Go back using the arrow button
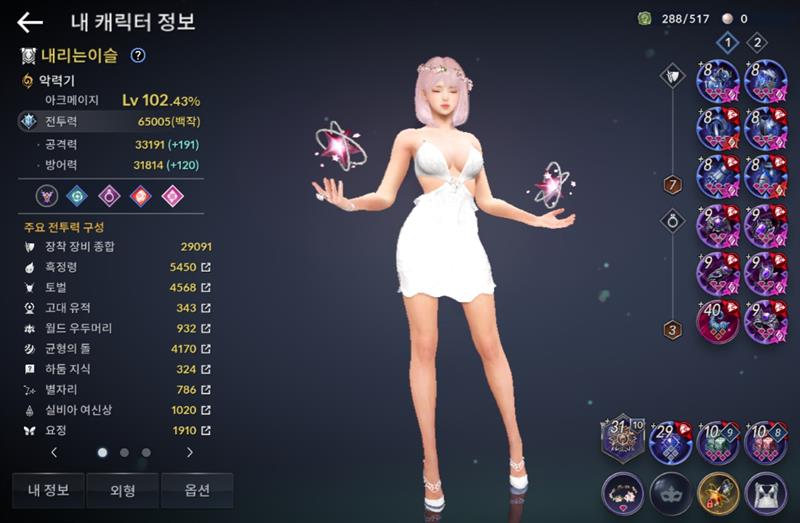 coord(30,23)
